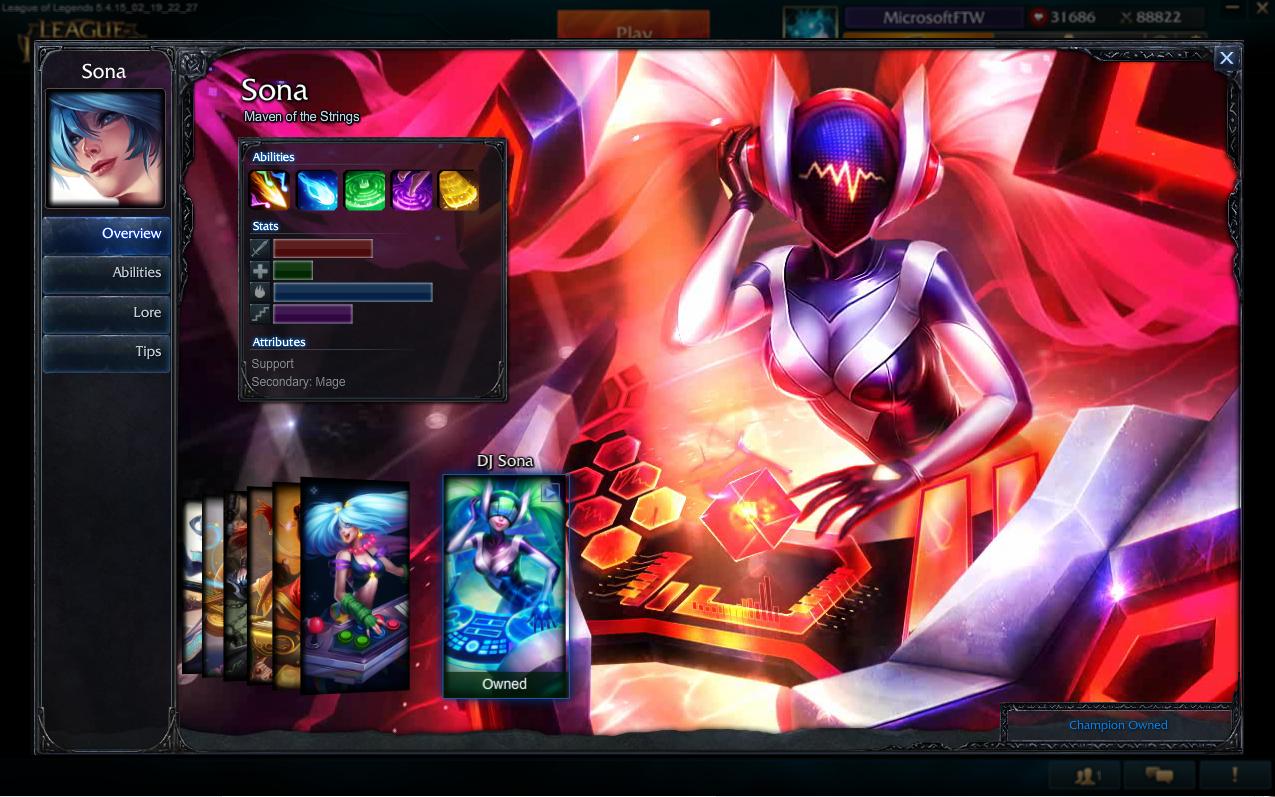Click the exclamation mark notifications button
This screenshot has width=1275, height=797.
pos(1234,775)
